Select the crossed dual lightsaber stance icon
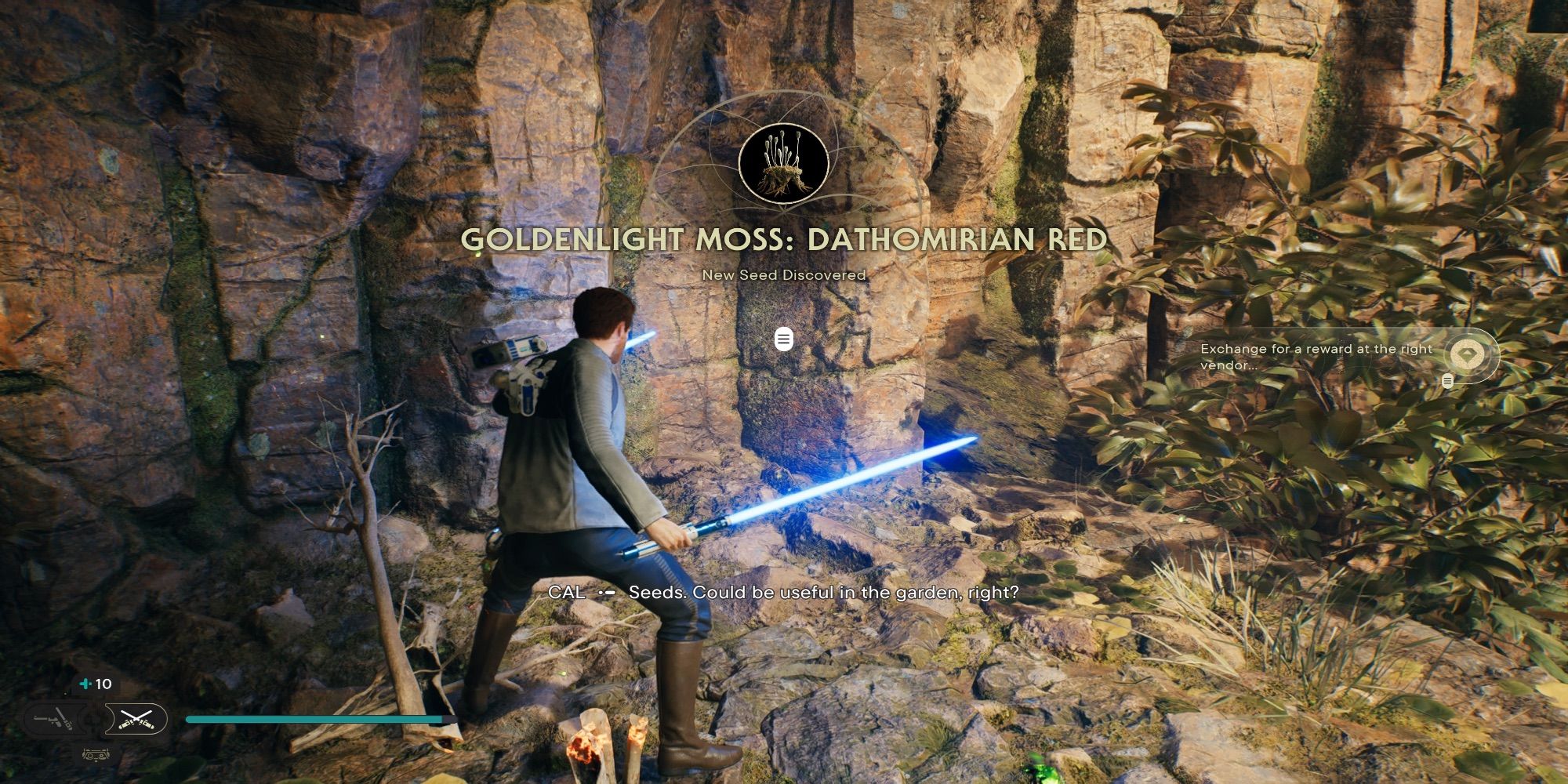The height and width of the screenshot is (784, 1568). (x=136, y=718)
